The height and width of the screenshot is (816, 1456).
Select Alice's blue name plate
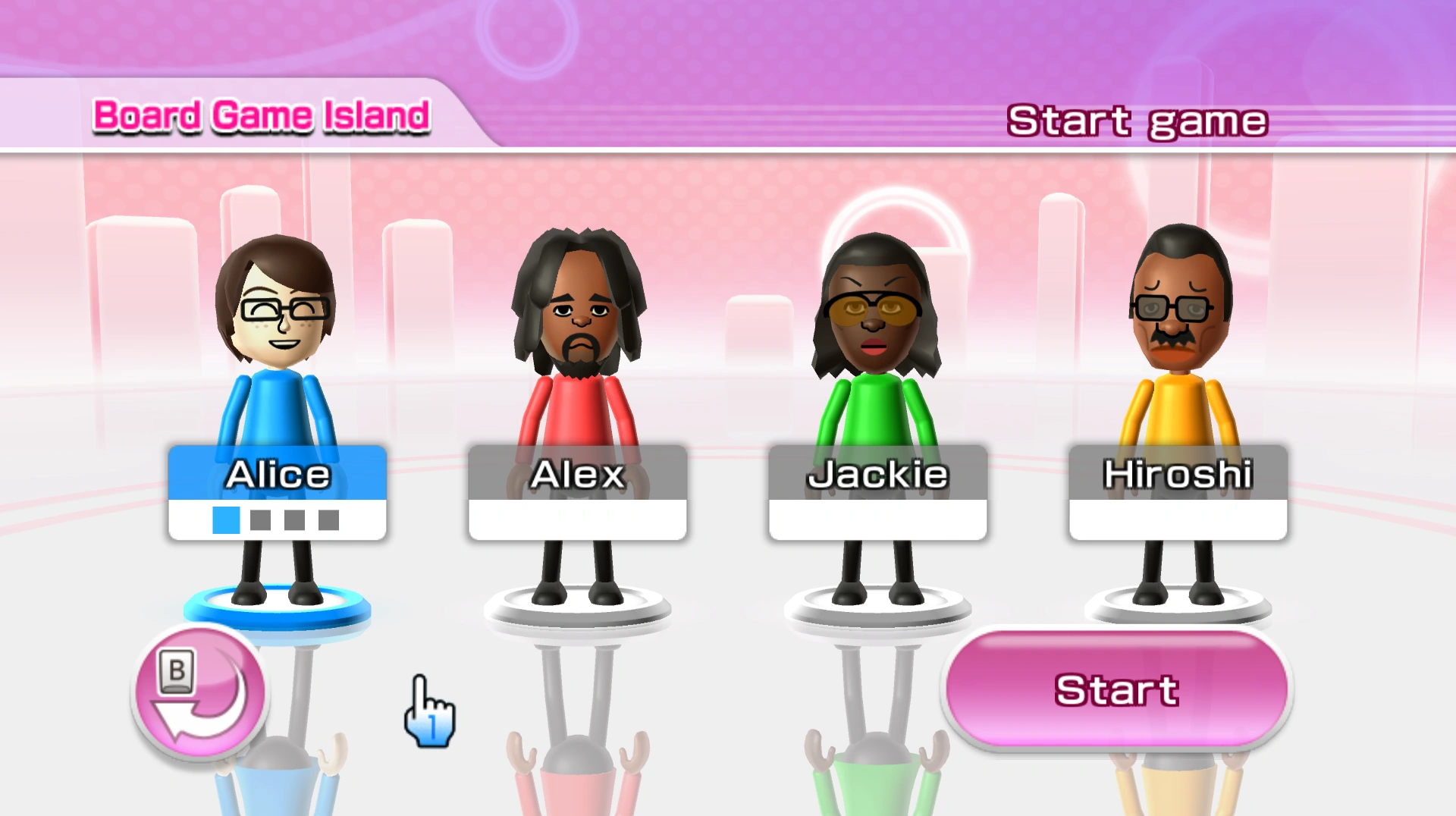point(278,472)
